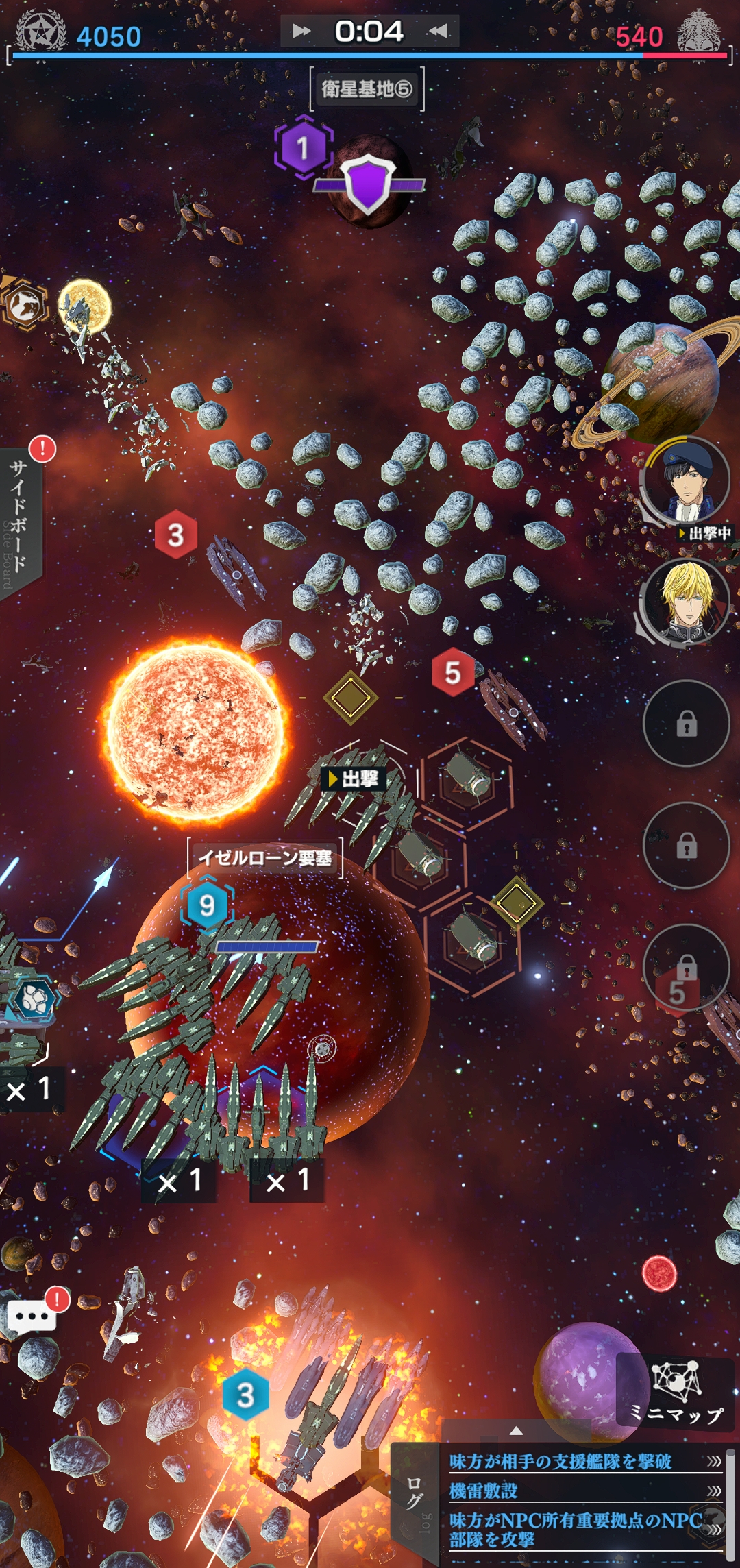The height and width of the screenshot is (1568, 740).
Task: Open the chat speech bubble
Action: click(32, 1316)
